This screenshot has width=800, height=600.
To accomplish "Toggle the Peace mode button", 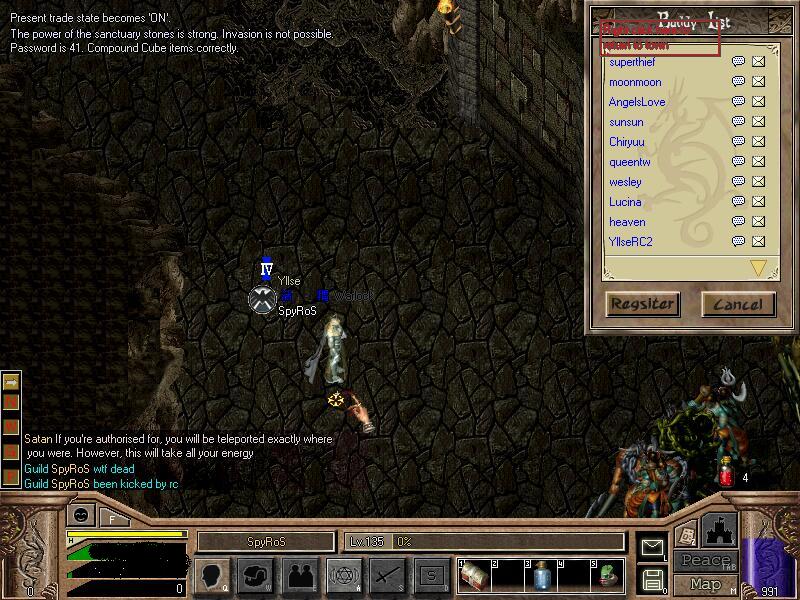I will pyautogui.click(x=705, y=560).
